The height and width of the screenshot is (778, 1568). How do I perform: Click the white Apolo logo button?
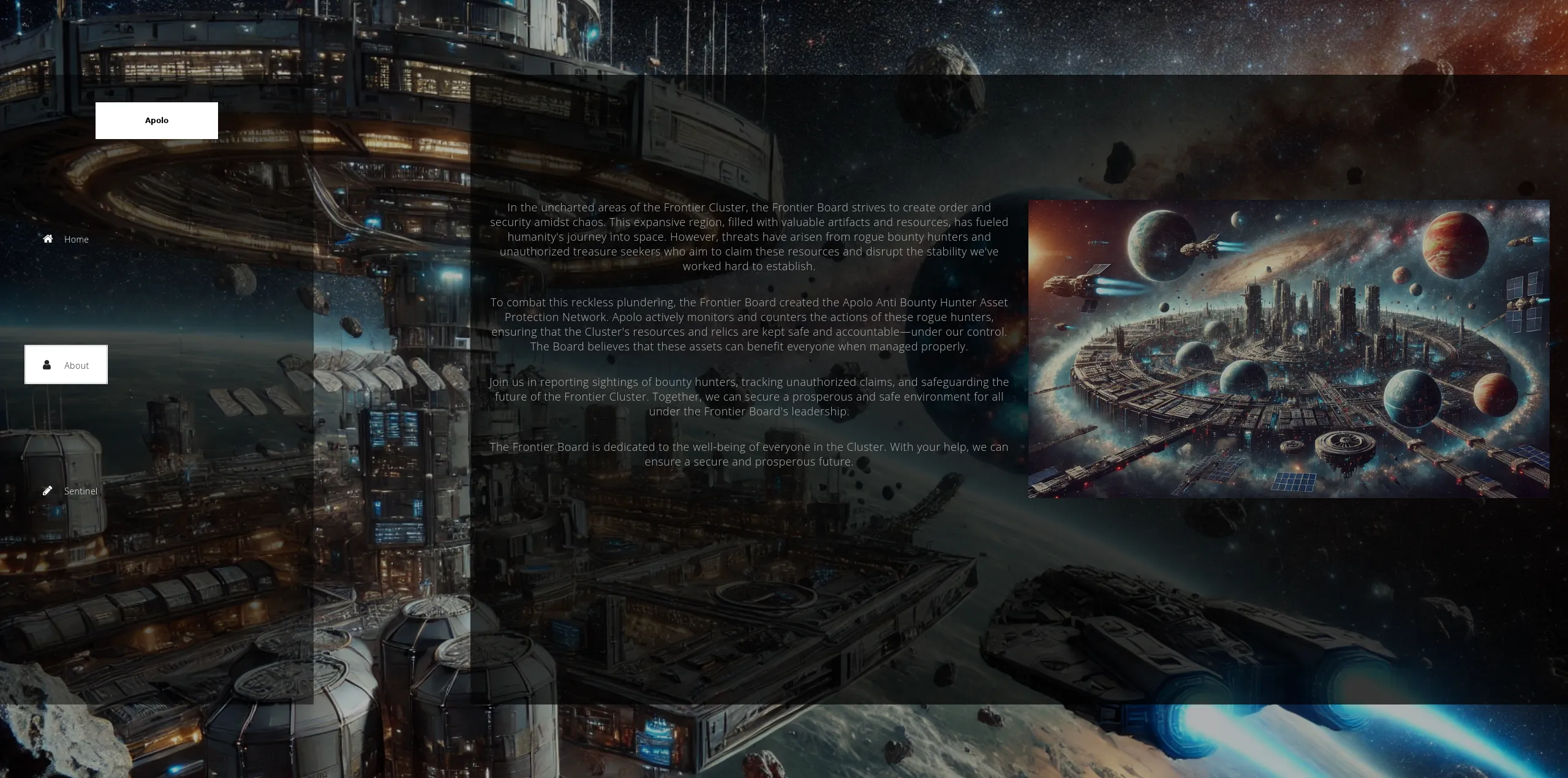tap(156, 121)
